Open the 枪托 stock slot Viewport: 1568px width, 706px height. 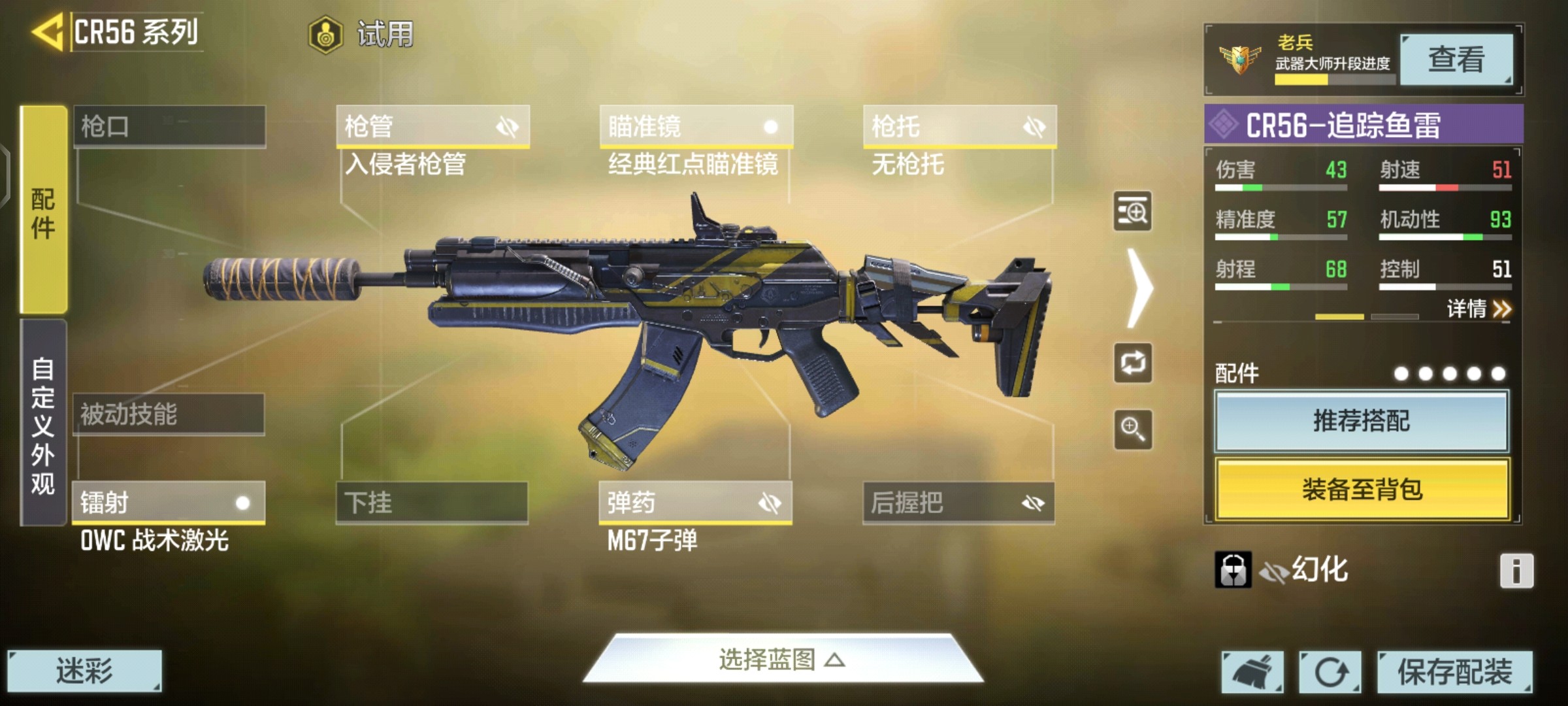[x=959, y=126]
